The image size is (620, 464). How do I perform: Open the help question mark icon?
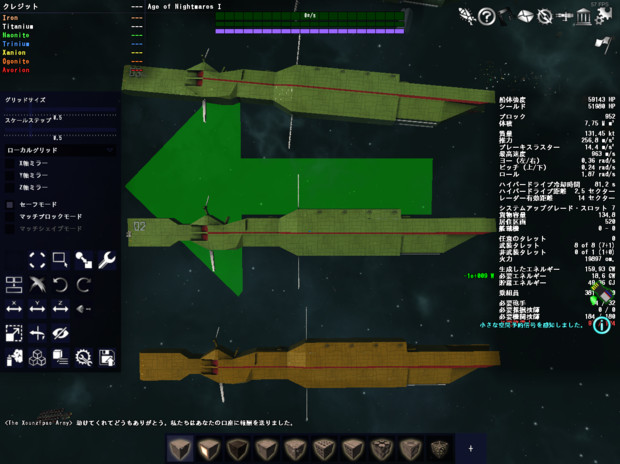click(487, 16)
